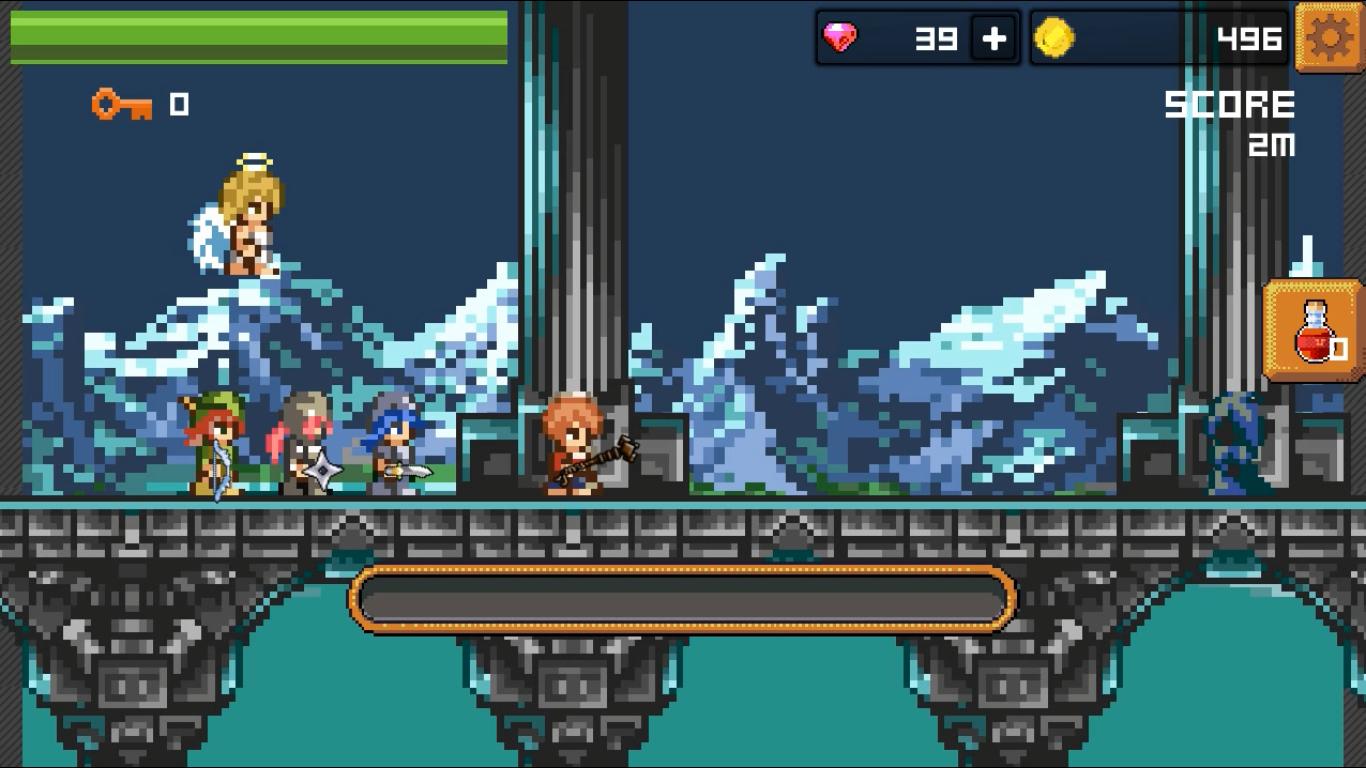Open the store from the gem counter
Viewport: 1366px width, 768px height.
pos(915,38)
